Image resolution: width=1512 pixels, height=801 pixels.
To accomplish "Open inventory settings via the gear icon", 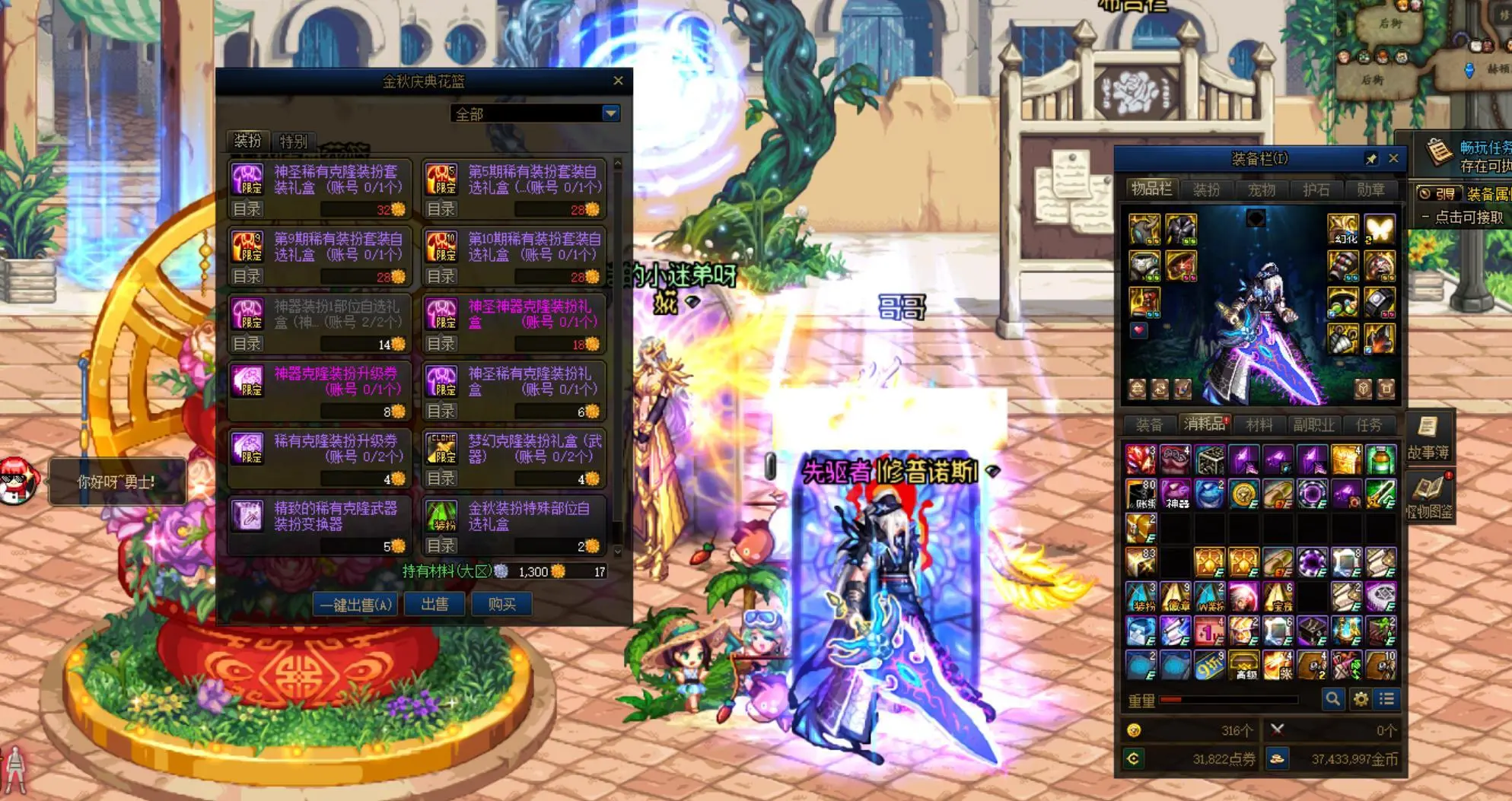I will click(1360, 698).
